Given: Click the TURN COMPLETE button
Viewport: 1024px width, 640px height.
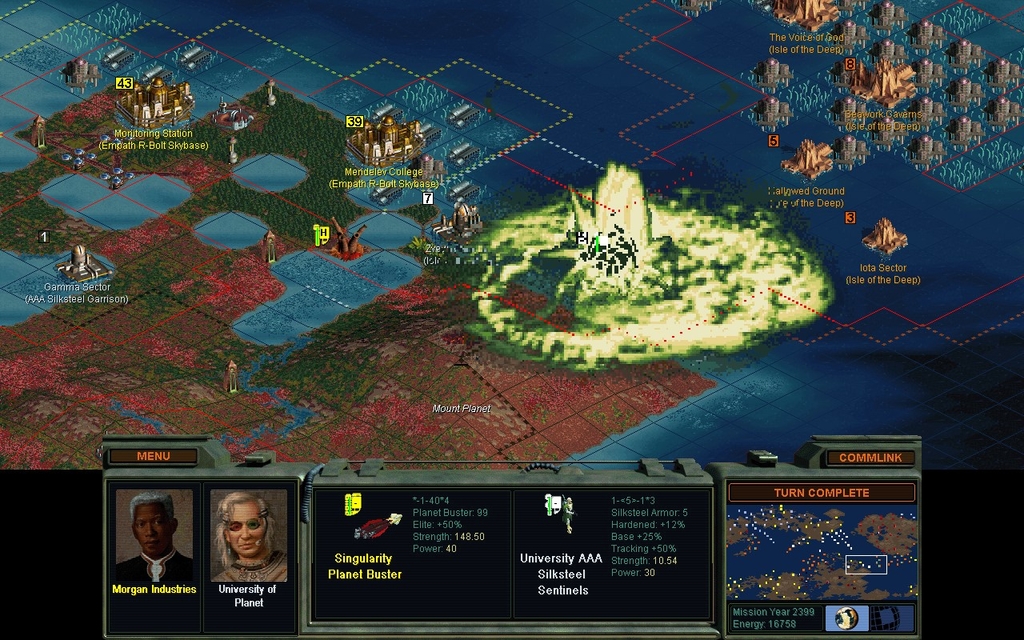Looking at the screenshot, I should tap(821, 492).
